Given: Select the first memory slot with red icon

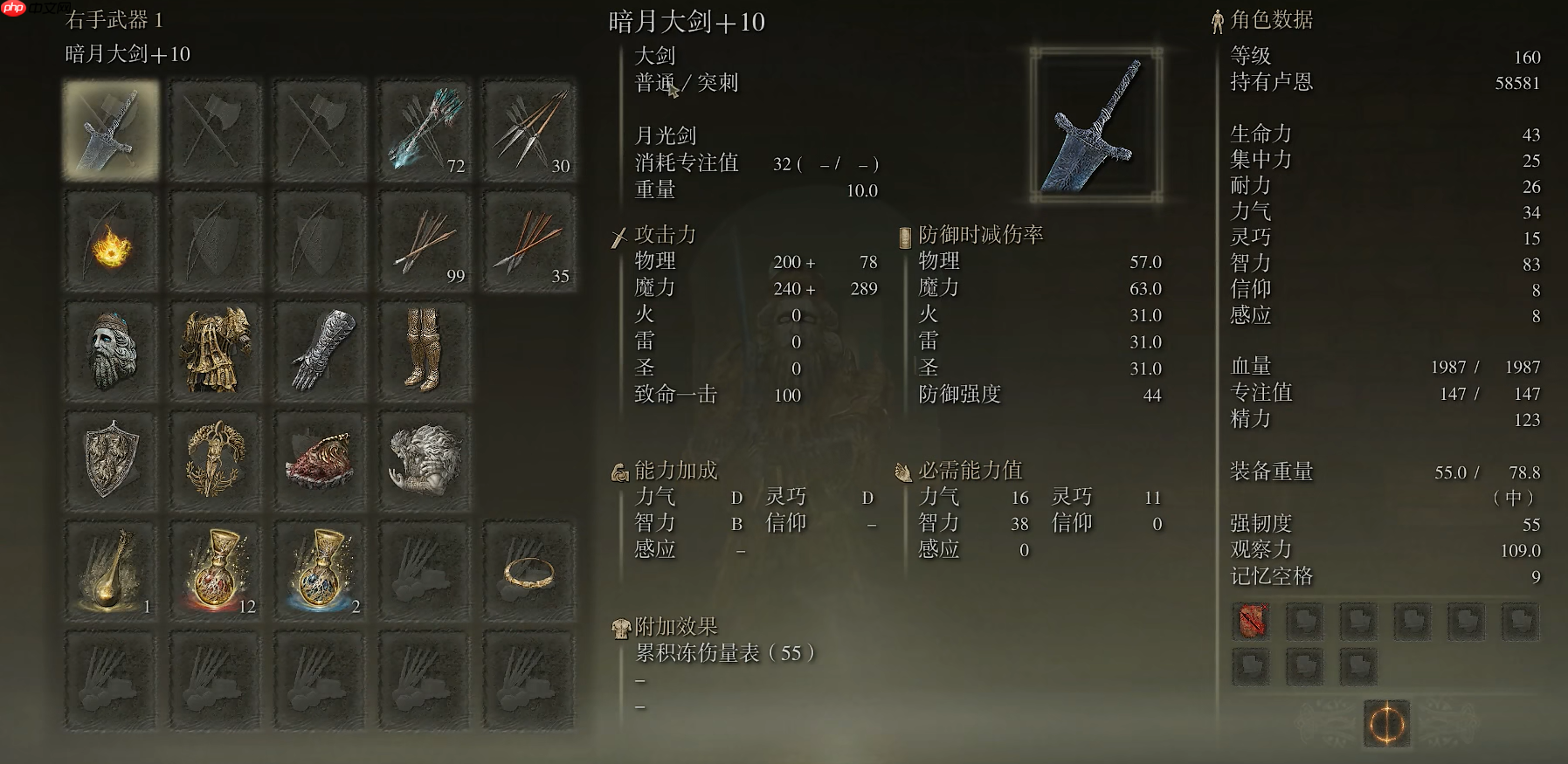Looking at the screenshot, I should pos(1251,622).
